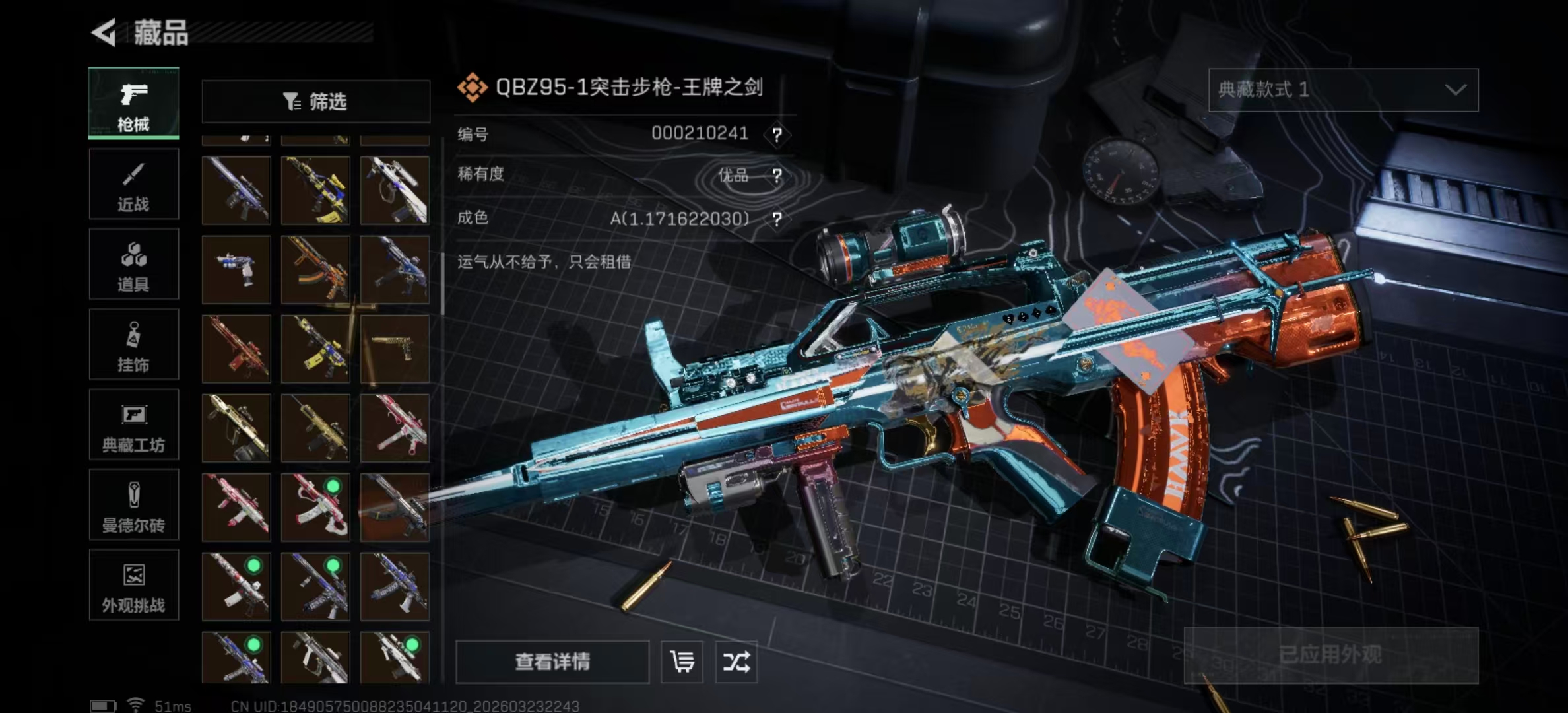The width and height of the screenshot is (1568, 713).
Task: Go back using the arrow beside 藏品
Action: [x=104, y=32]
